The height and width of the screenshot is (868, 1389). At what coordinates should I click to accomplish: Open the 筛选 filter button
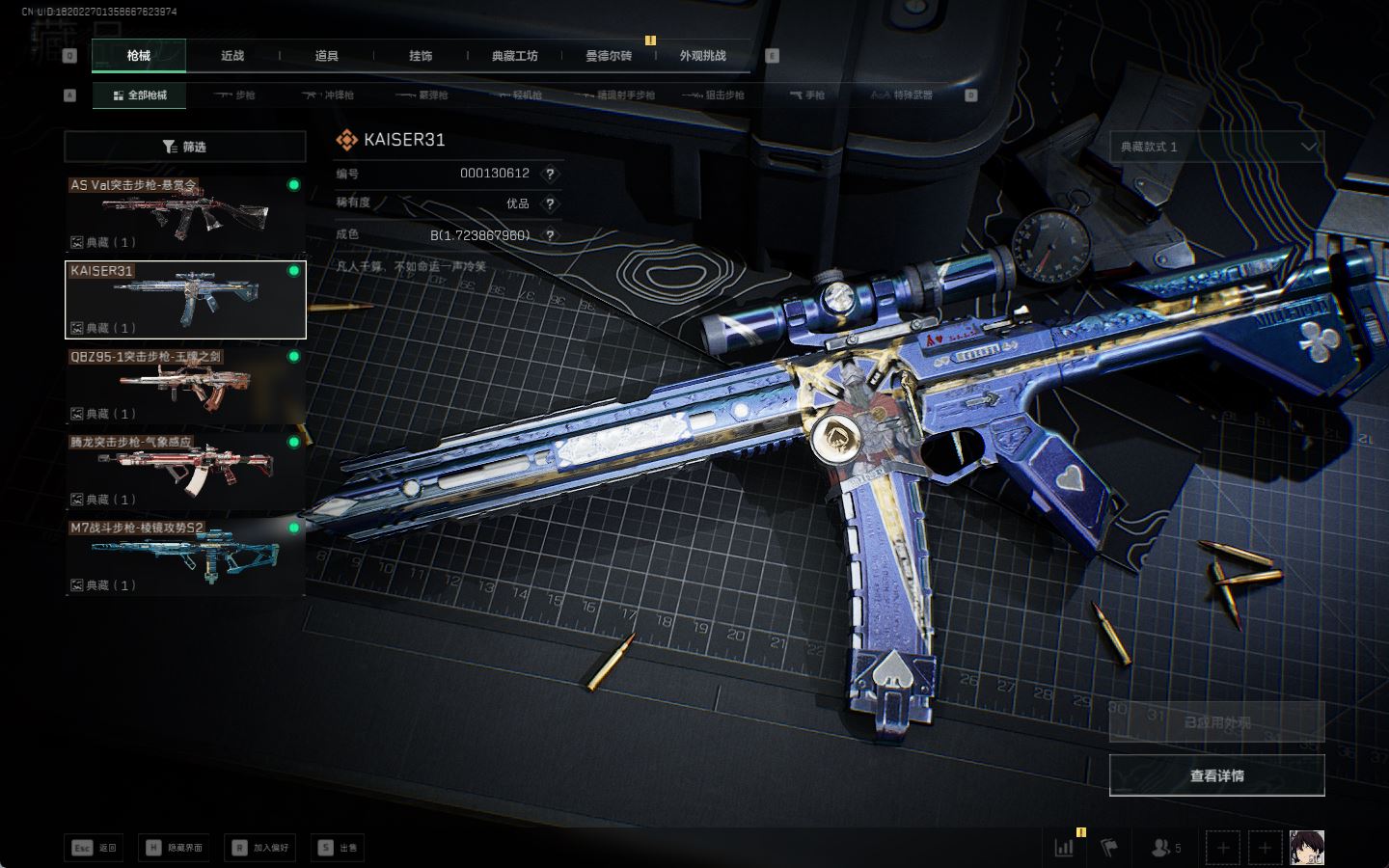click(x=185, y=147)
